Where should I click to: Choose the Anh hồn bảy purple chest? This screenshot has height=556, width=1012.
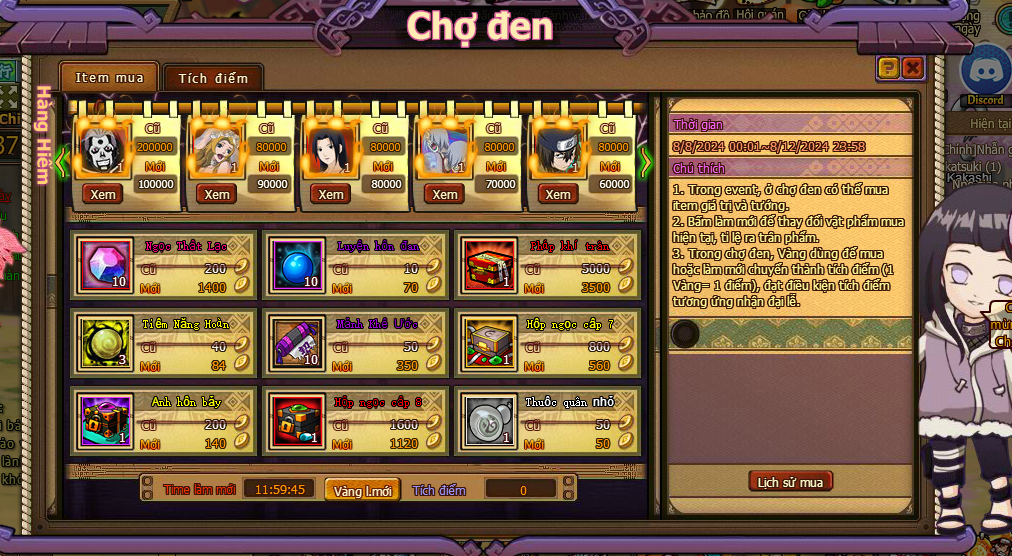[x=105, y=420]
